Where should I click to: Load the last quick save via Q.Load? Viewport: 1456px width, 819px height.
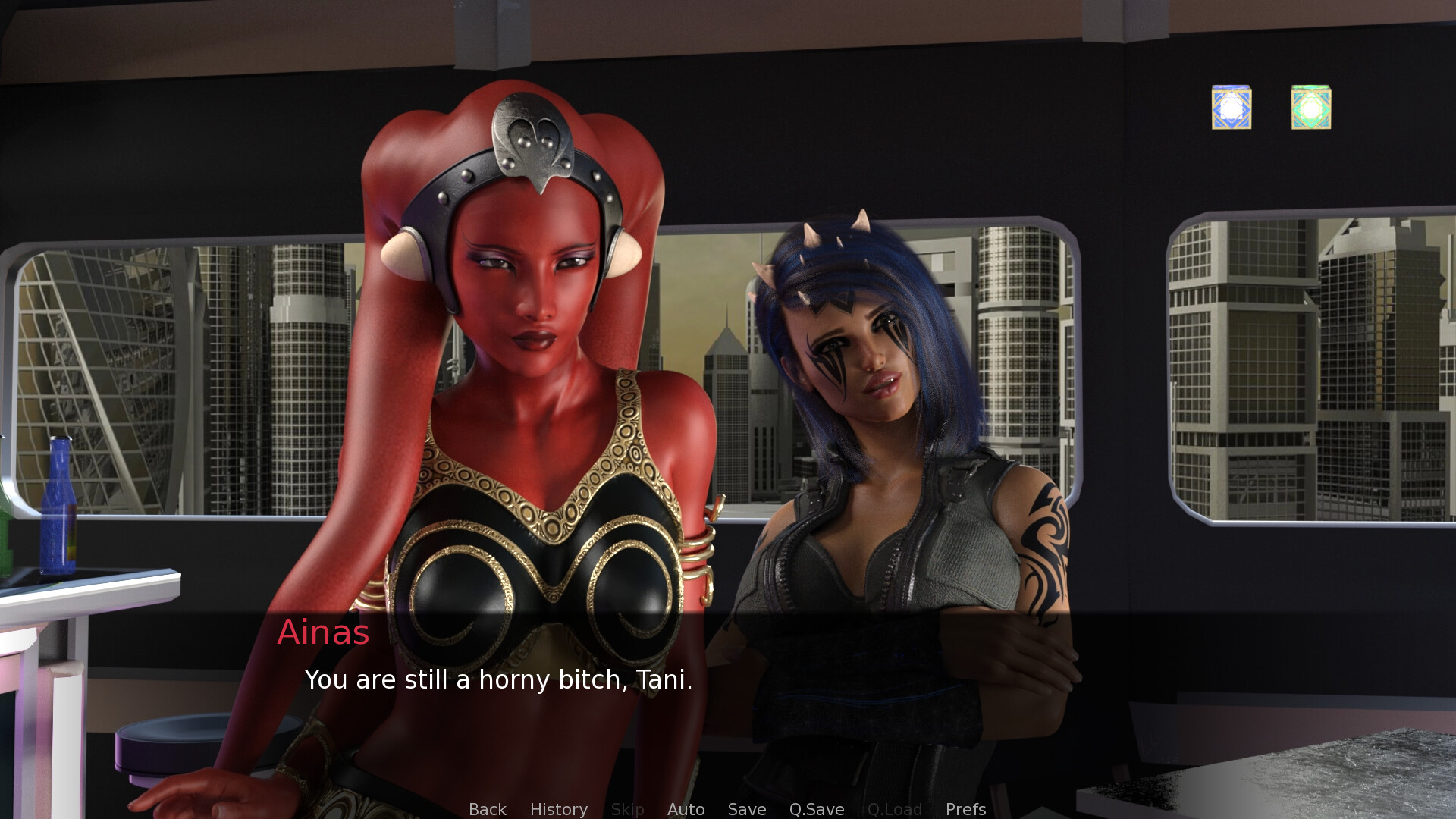coord(895,809)
